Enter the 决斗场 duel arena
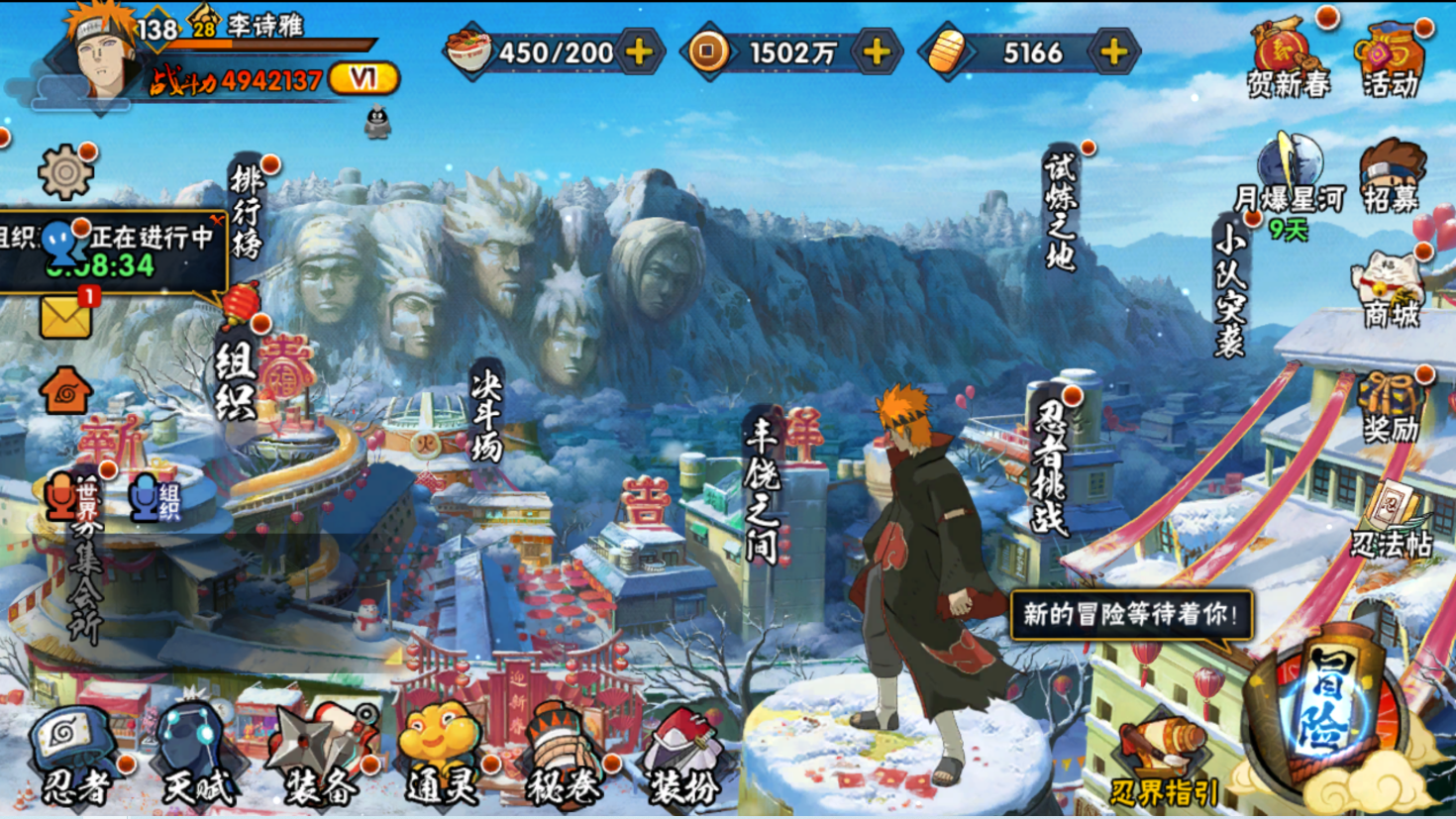The height and width of the screenshot is (819, 1456). (x=487, y=416)
